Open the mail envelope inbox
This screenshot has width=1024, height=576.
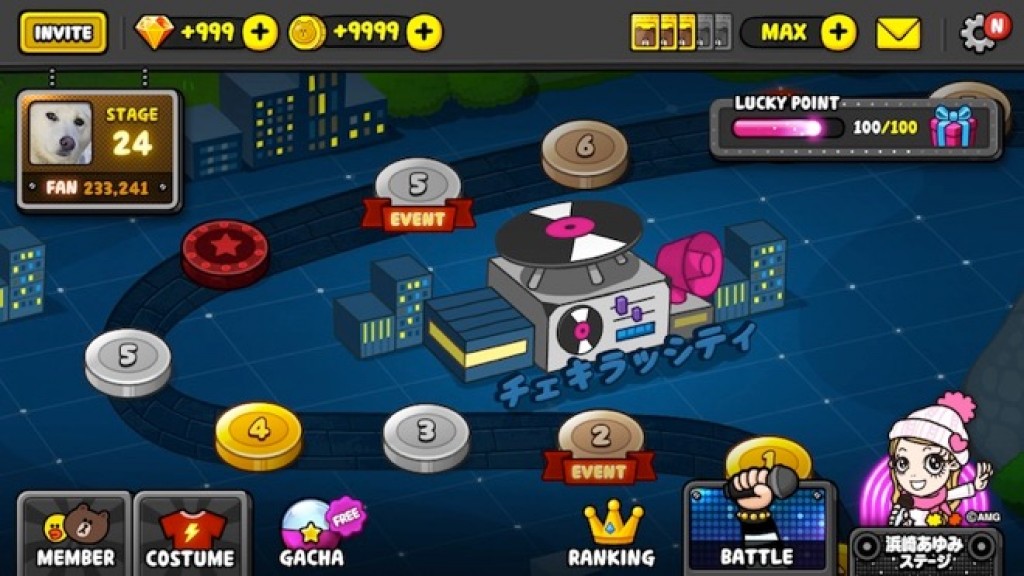tap(898, 34)
